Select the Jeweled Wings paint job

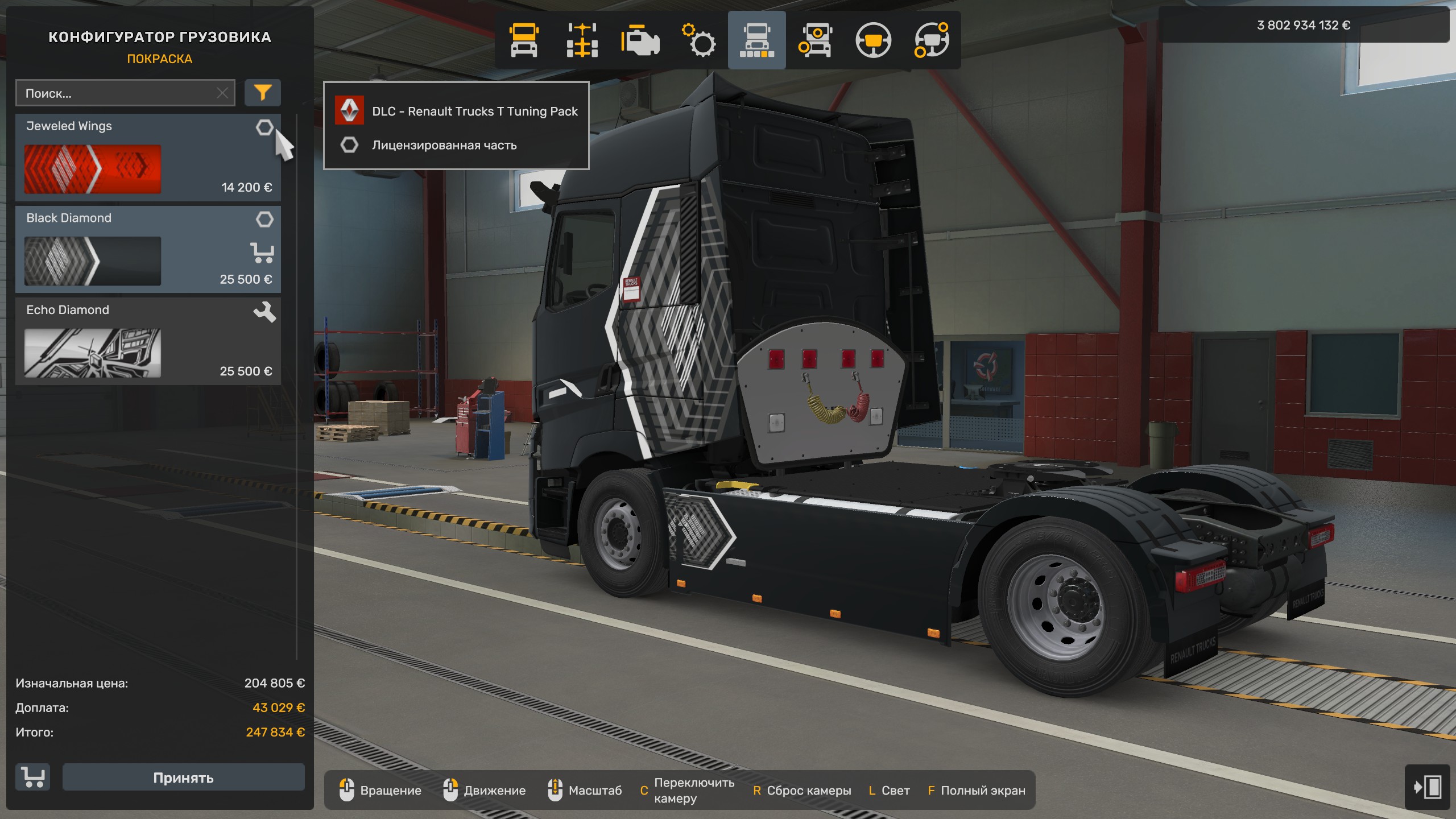(92, 169)
